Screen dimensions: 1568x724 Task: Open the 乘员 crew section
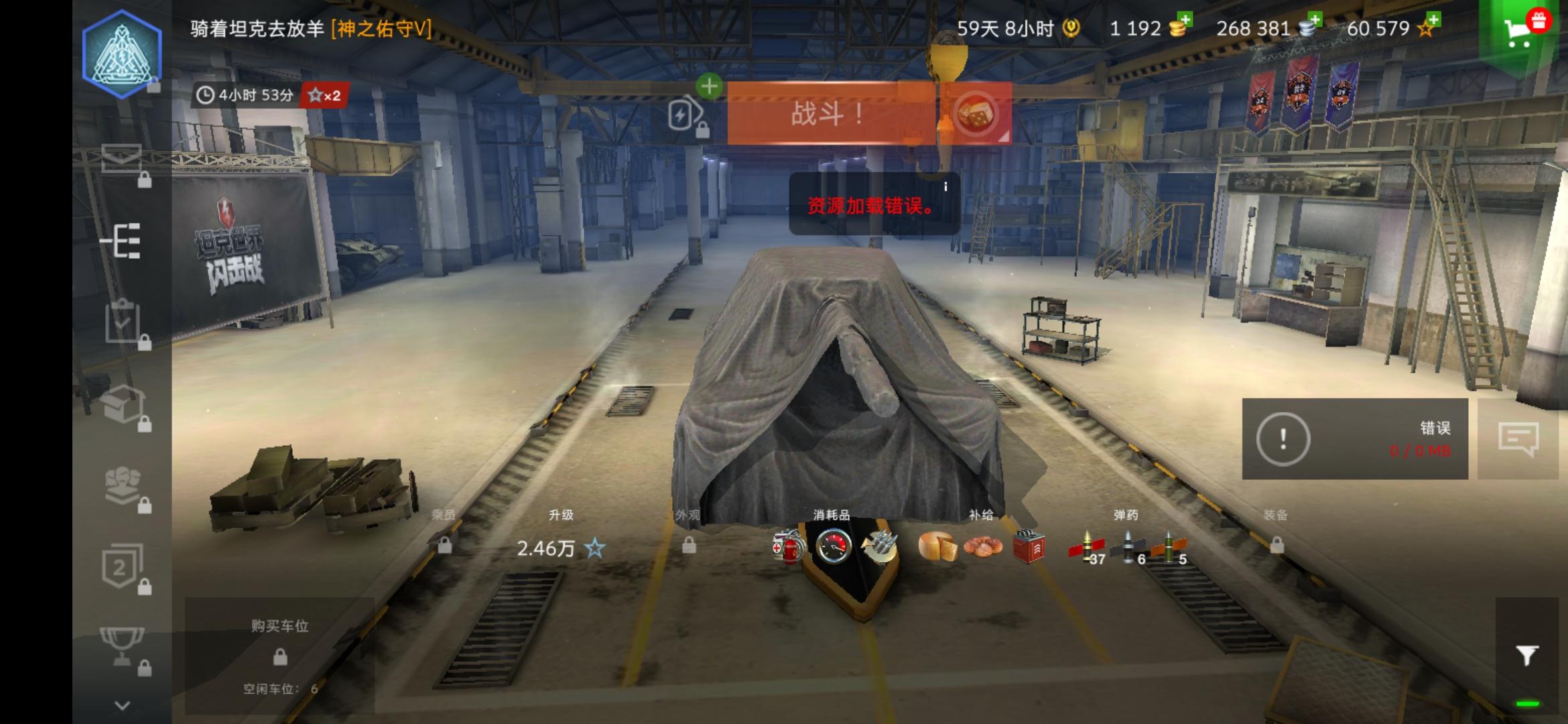(x=443, y=515)
